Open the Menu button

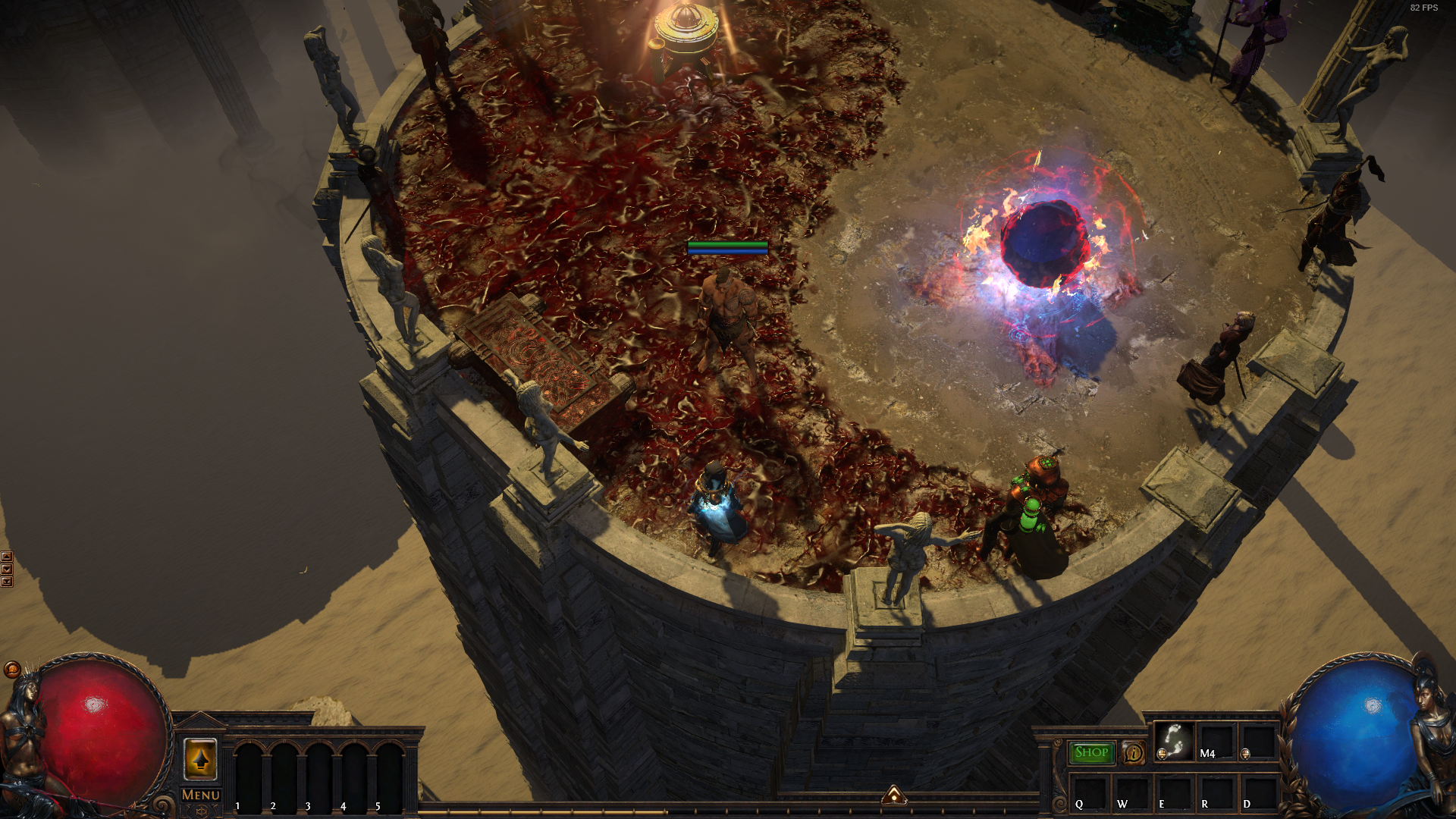click(x=201, y=795)
